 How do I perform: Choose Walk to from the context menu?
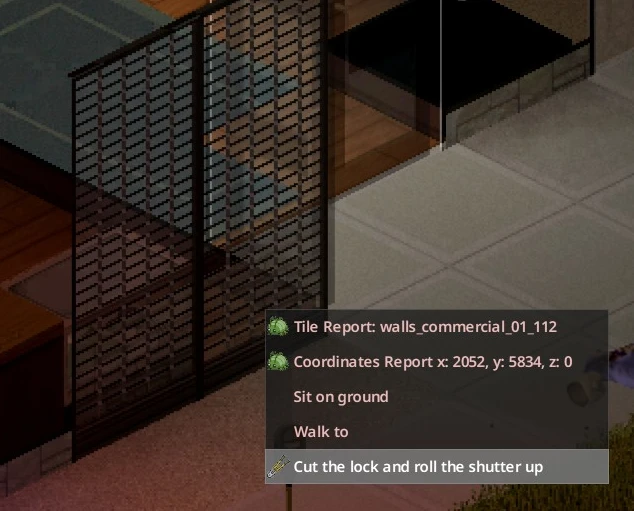tap(321, 432)
